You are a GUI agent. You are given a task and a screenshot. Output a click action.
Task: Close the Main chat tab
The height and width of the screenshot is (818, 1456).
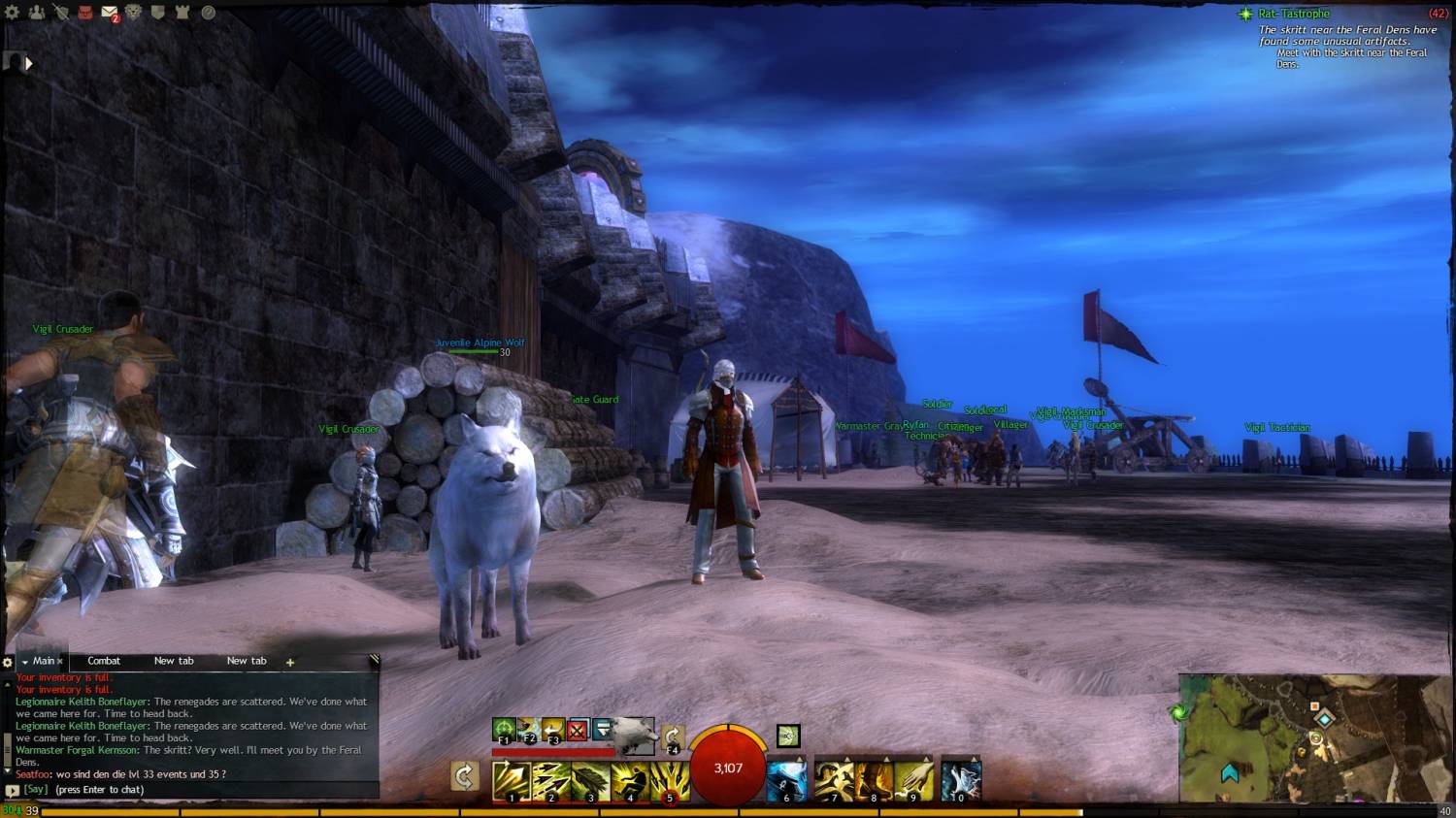click(59, 662)
